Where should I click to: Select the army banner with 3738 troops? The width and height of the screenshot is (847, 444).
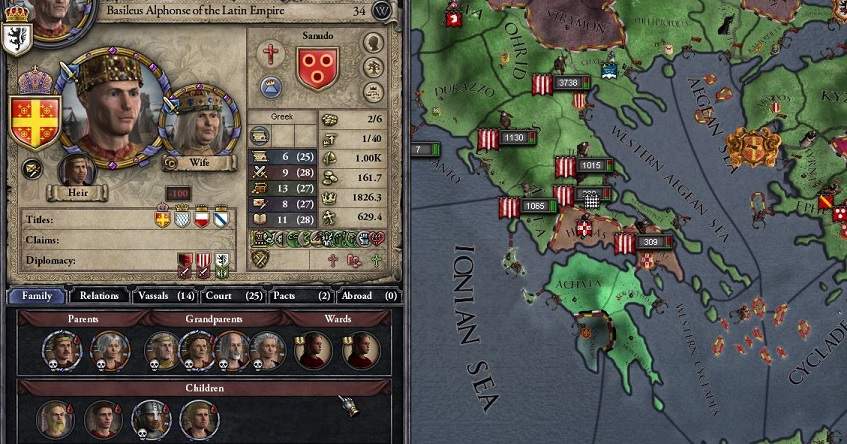(x=544, y=84)
